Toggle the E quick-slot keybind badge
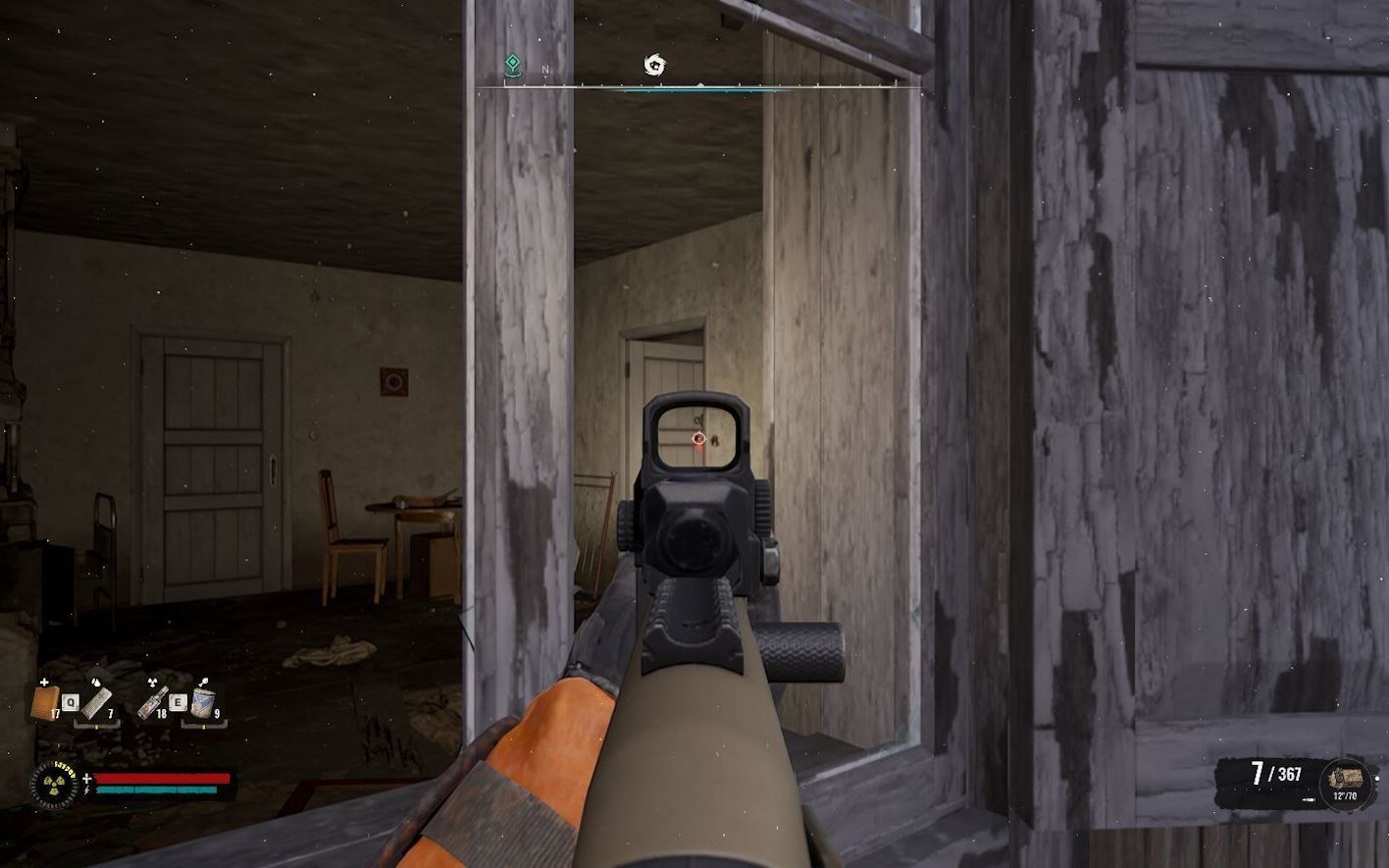The image size is (1389, 868). [x=179, y=702]
